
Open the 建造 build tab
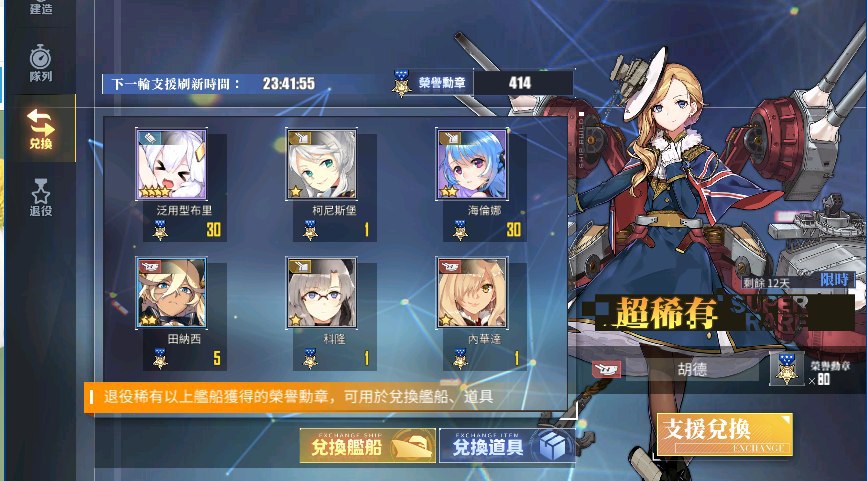coord(40,10)
